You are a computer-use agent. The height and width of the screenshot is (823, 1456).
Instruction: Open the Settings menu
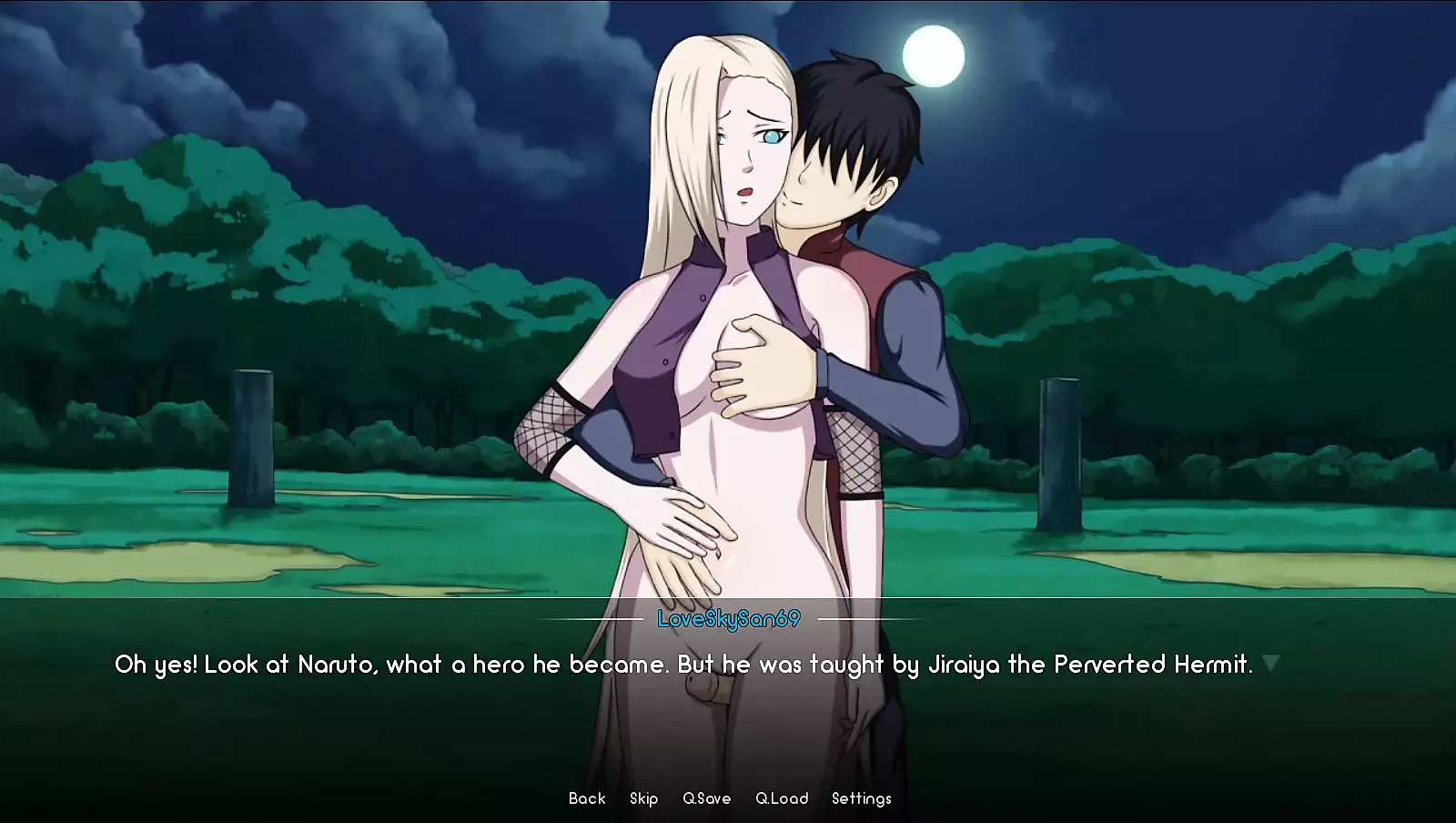pyautogui.click(x=861, y=798)
